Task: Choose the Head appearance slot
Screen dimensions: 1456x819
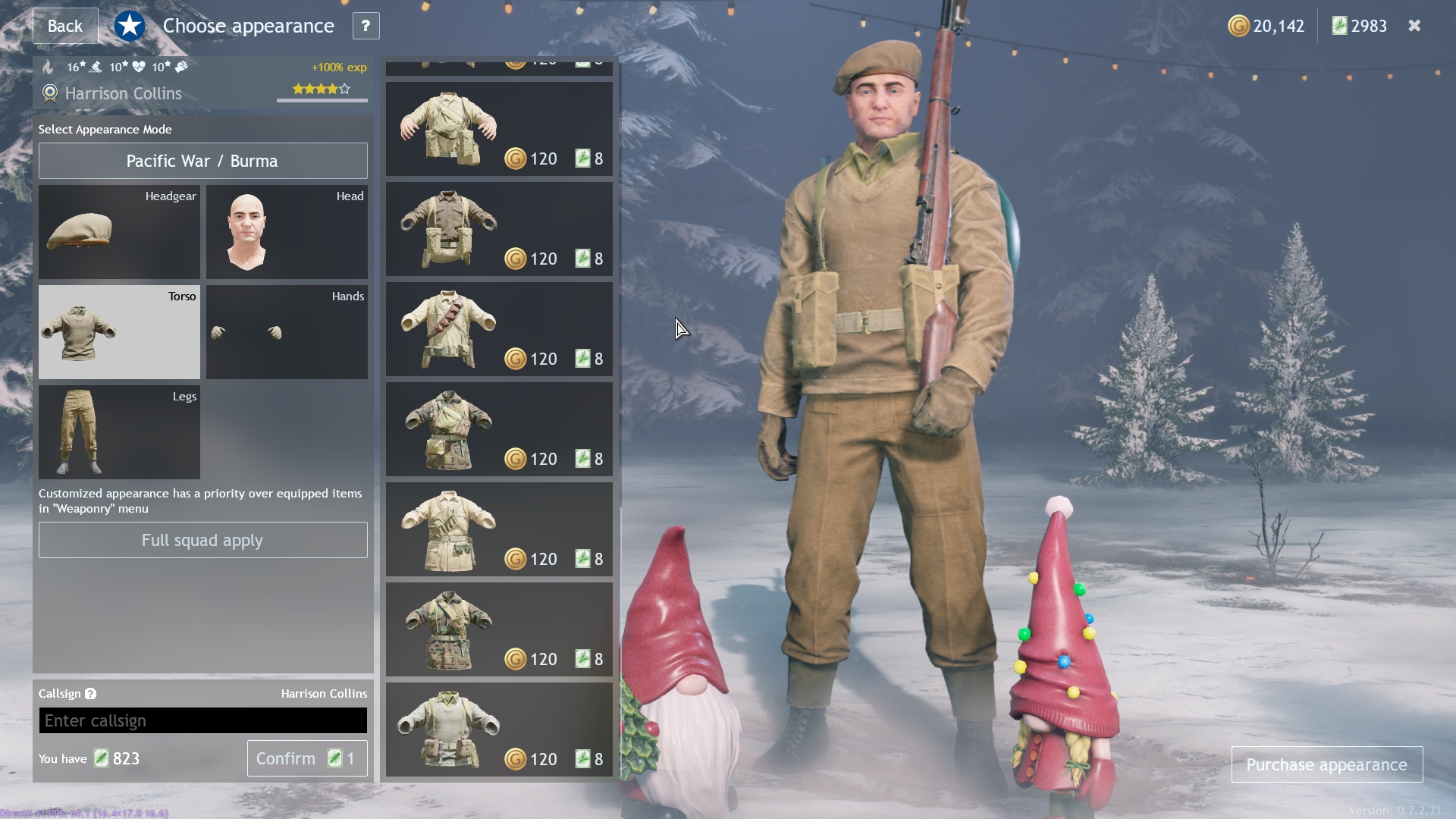Action: [287, 232]
